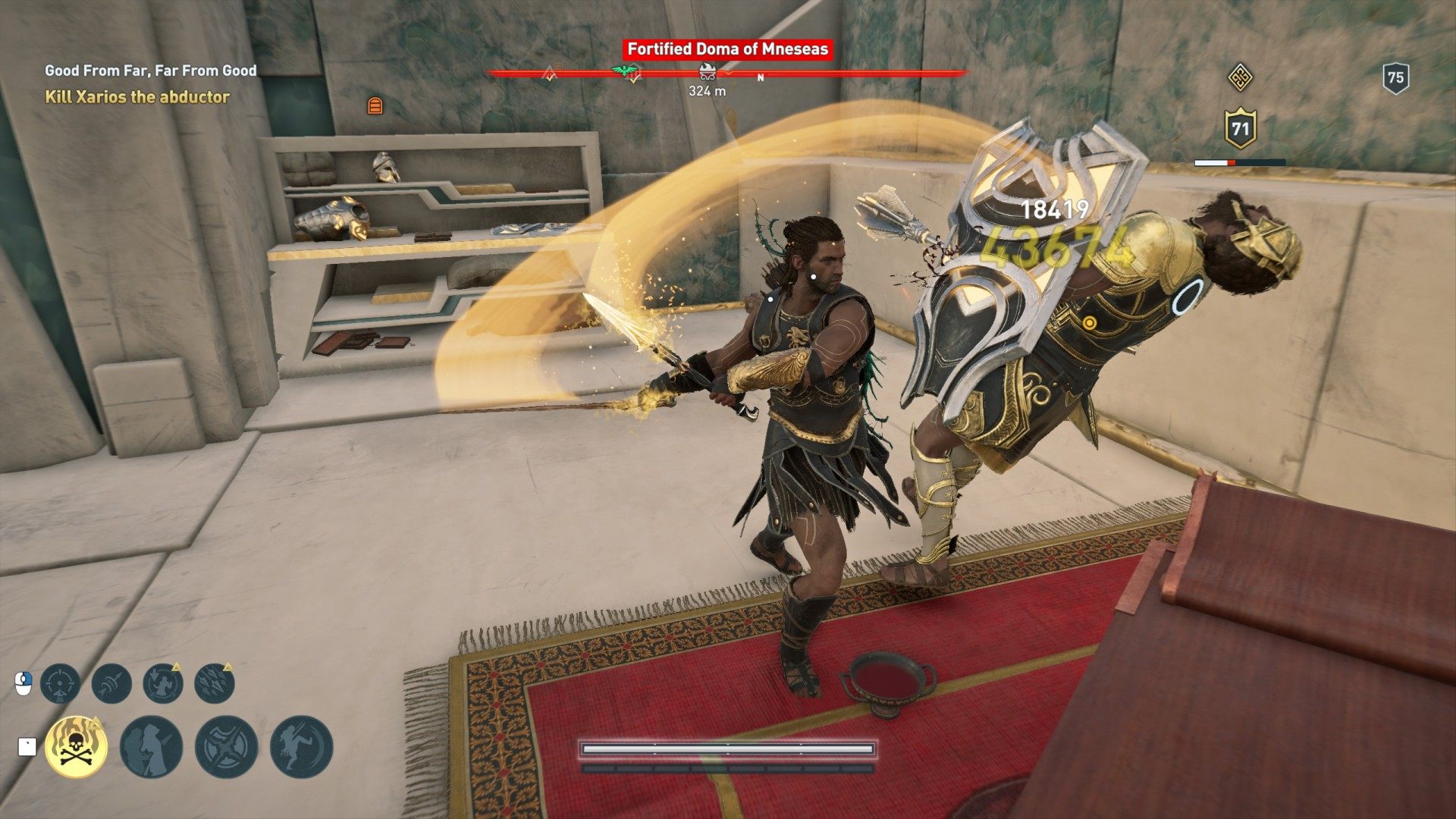The height and width of the screenshot is (819, 1456).
Task: Select the enemy level 71 crown badge
Action: coord(1240,129)
